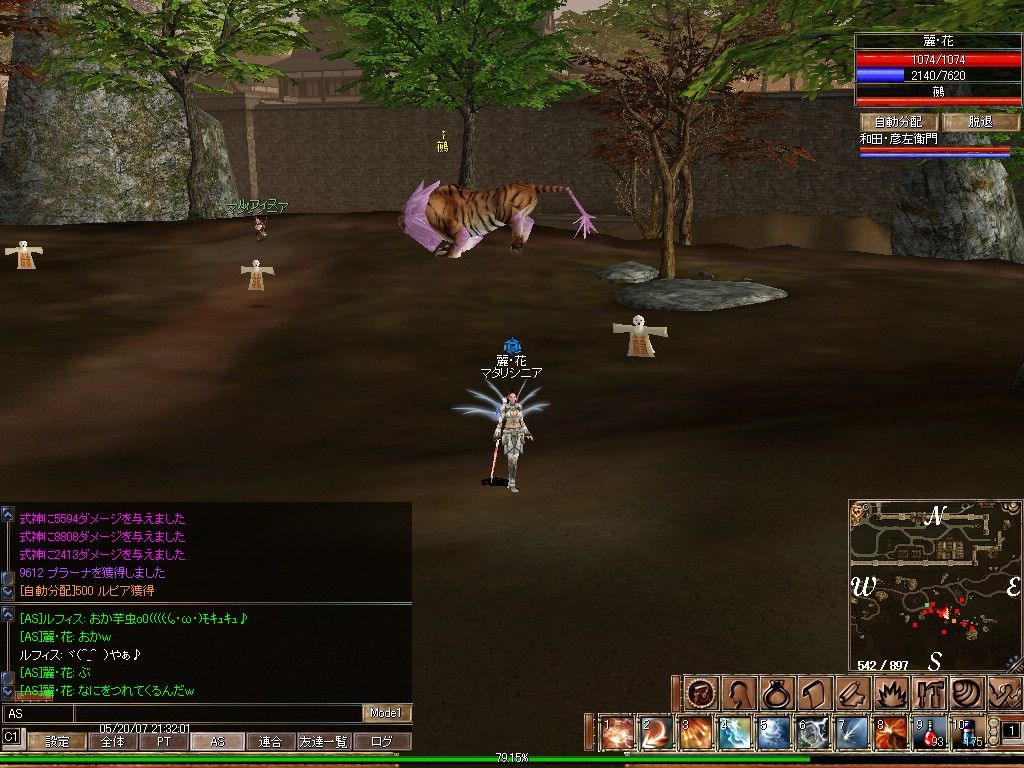The image size is (1024, 768).
Task: Open the hammer and tools menu icon
Action: (927, 693)
